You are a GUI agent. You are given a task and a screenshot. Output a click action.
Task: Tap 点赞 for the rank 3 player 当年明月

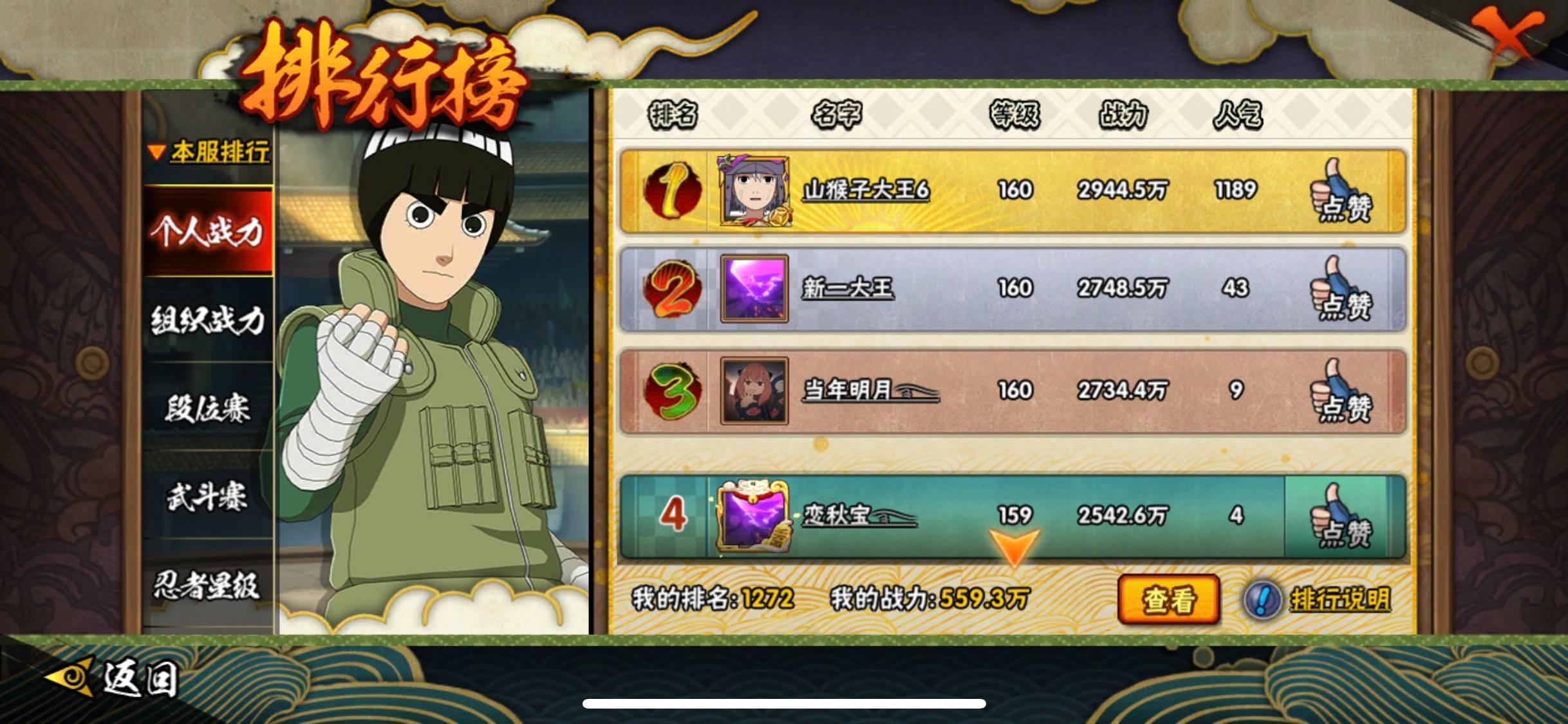(x=1343, y=391)
